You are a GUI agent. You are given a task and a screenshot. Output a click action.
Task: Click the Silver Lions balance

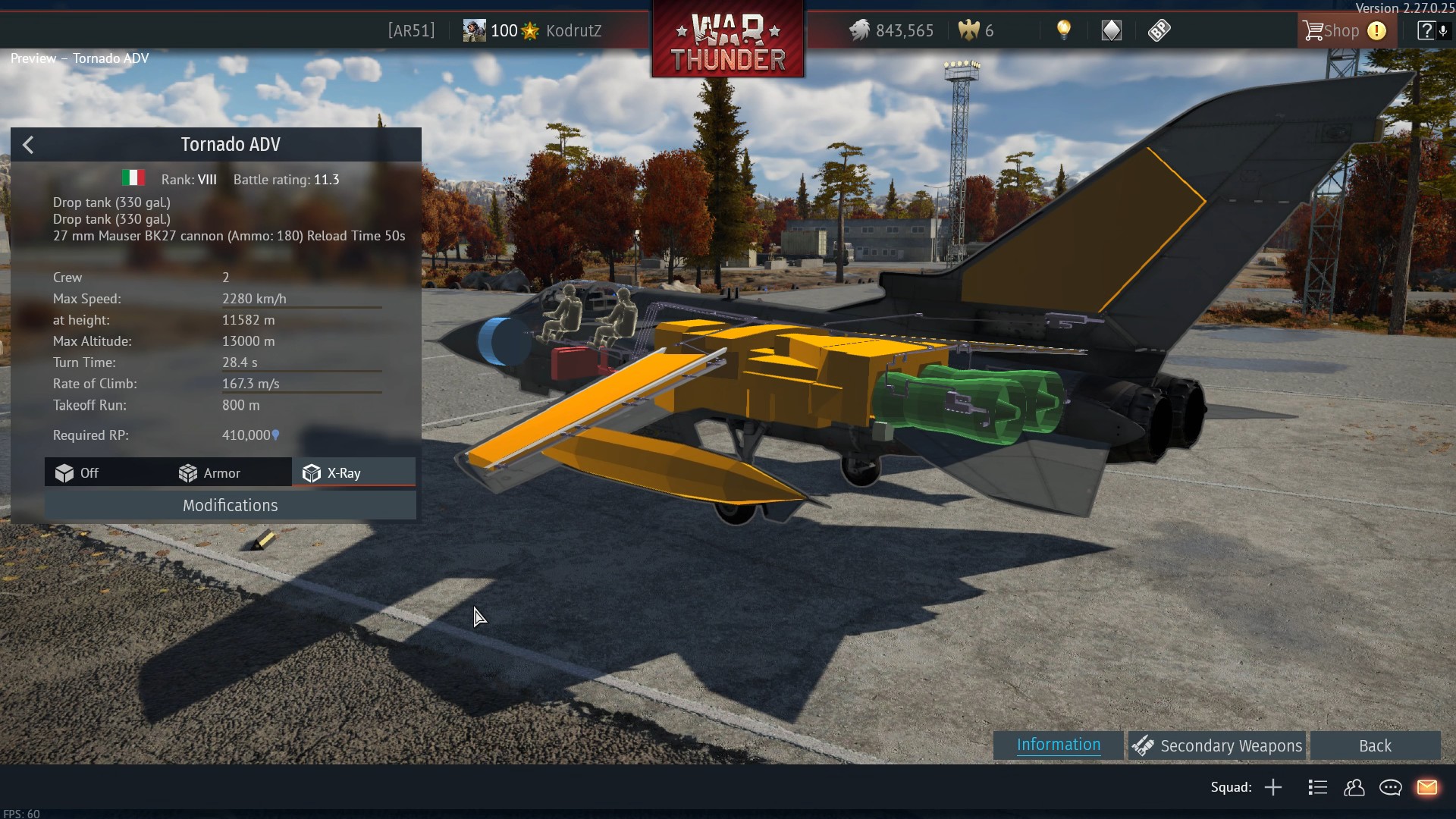892,31
